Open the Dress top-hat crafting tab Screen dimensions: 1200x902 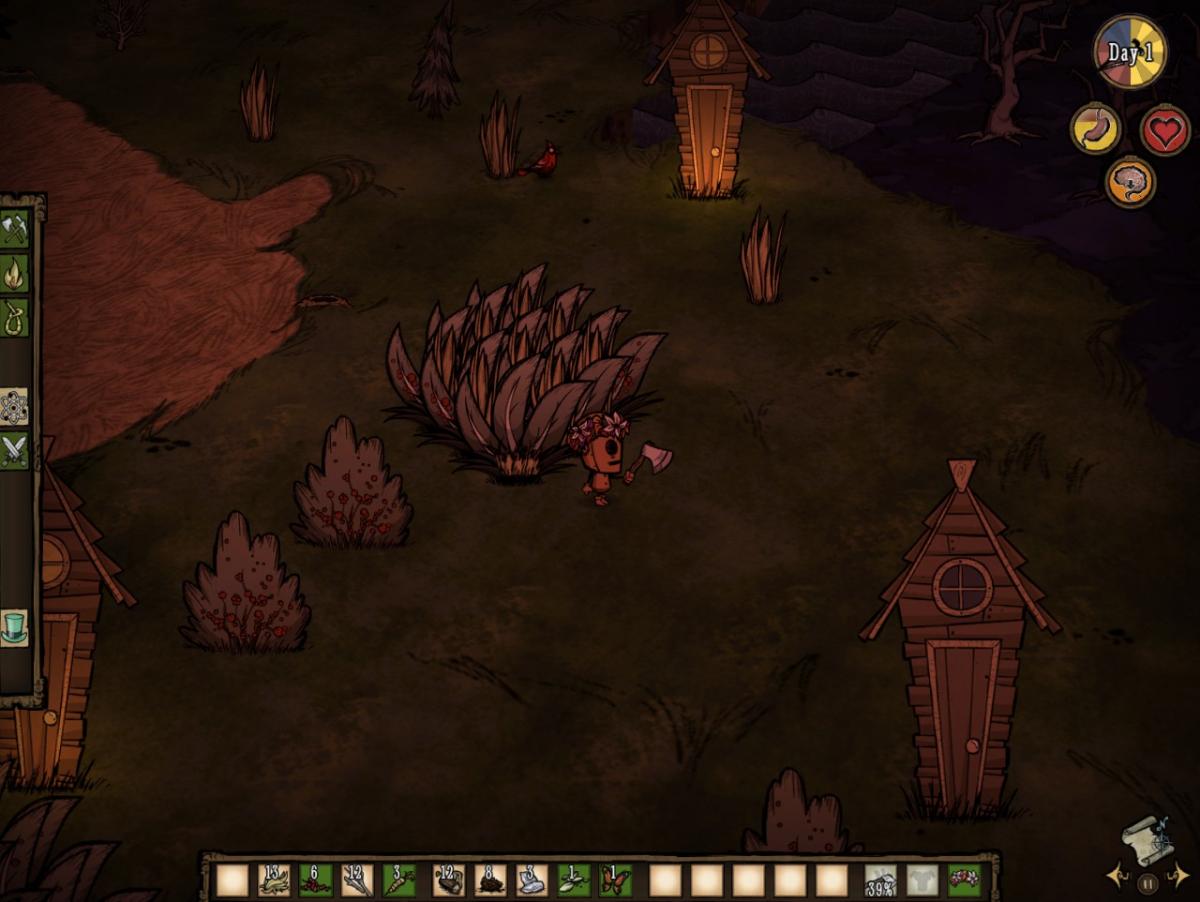[x=14, y=628]
